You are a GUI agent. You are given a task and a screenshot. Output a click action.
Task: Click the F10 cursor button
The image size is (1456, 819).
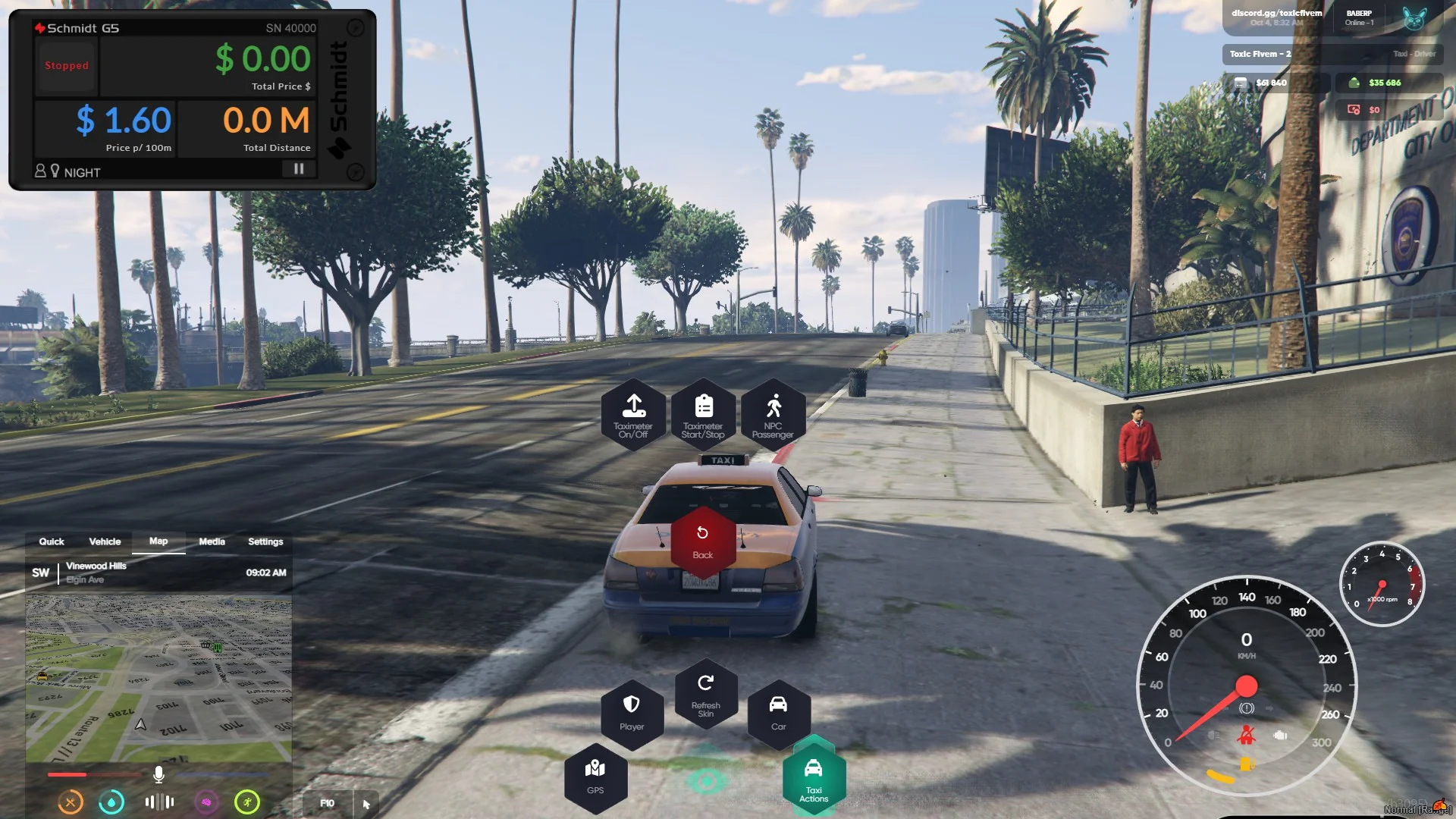[x=340, y=803]
